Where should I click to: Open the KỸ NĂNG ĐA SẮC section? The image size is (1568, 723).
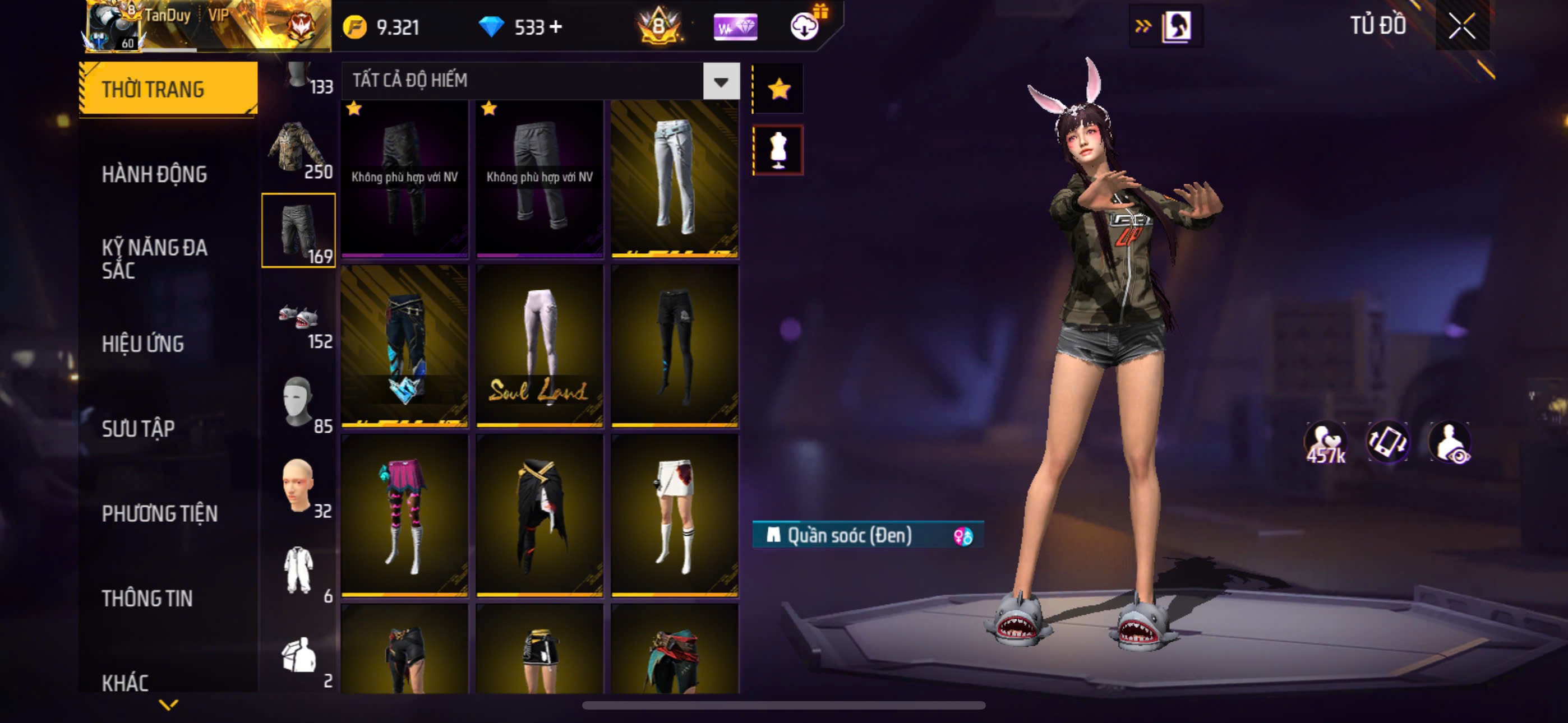pos(155,258)
